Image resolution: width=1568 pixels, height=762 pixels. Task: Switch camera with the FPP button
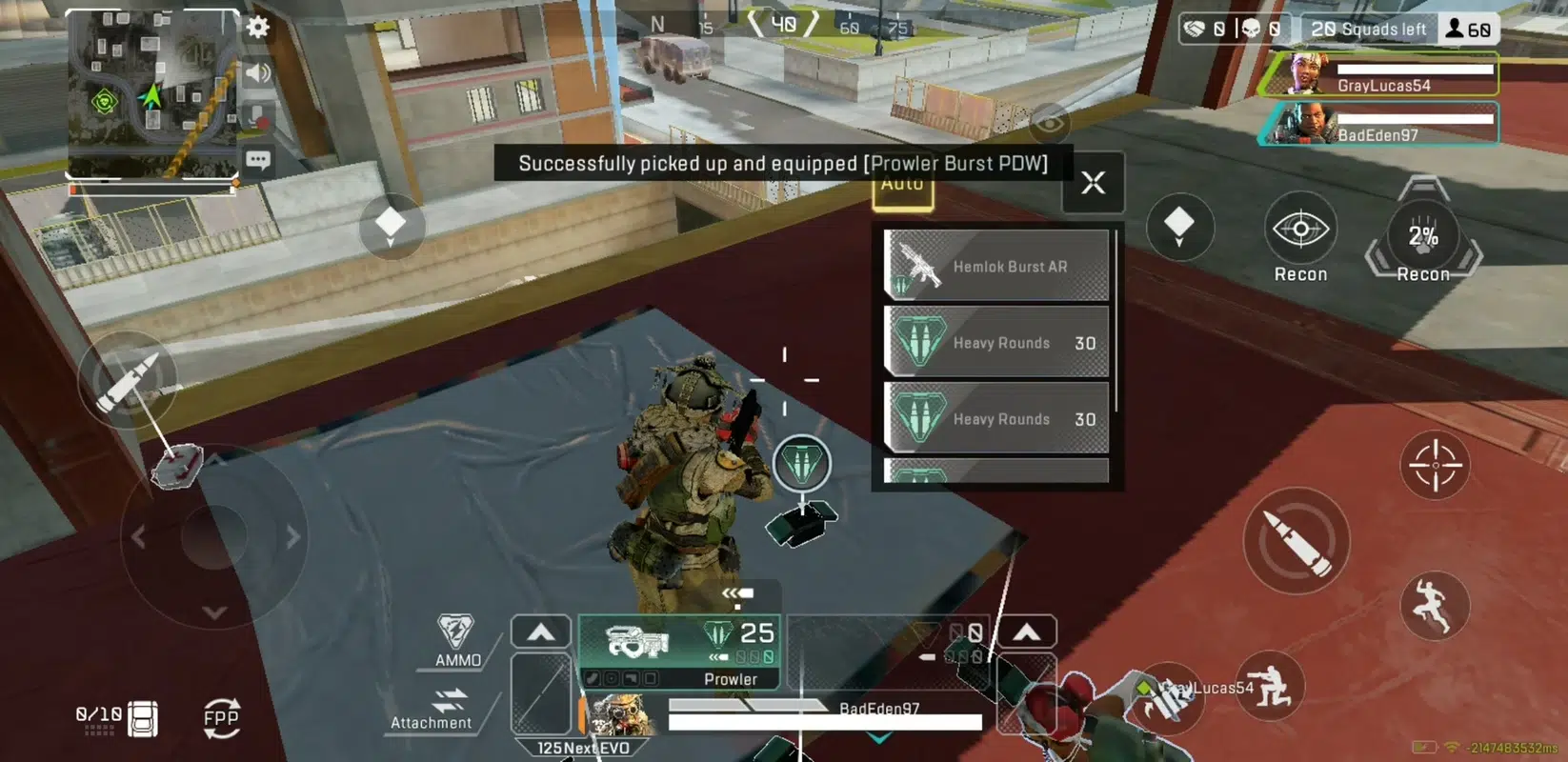pyautogui.click(x=221, y=719)
